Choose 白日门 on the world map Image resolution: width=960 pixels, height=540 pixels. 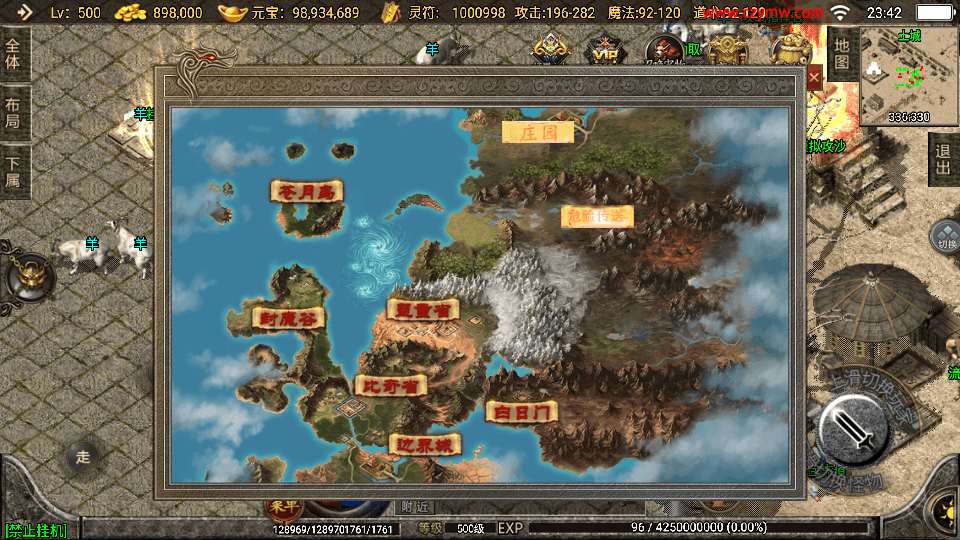point(521,411)
